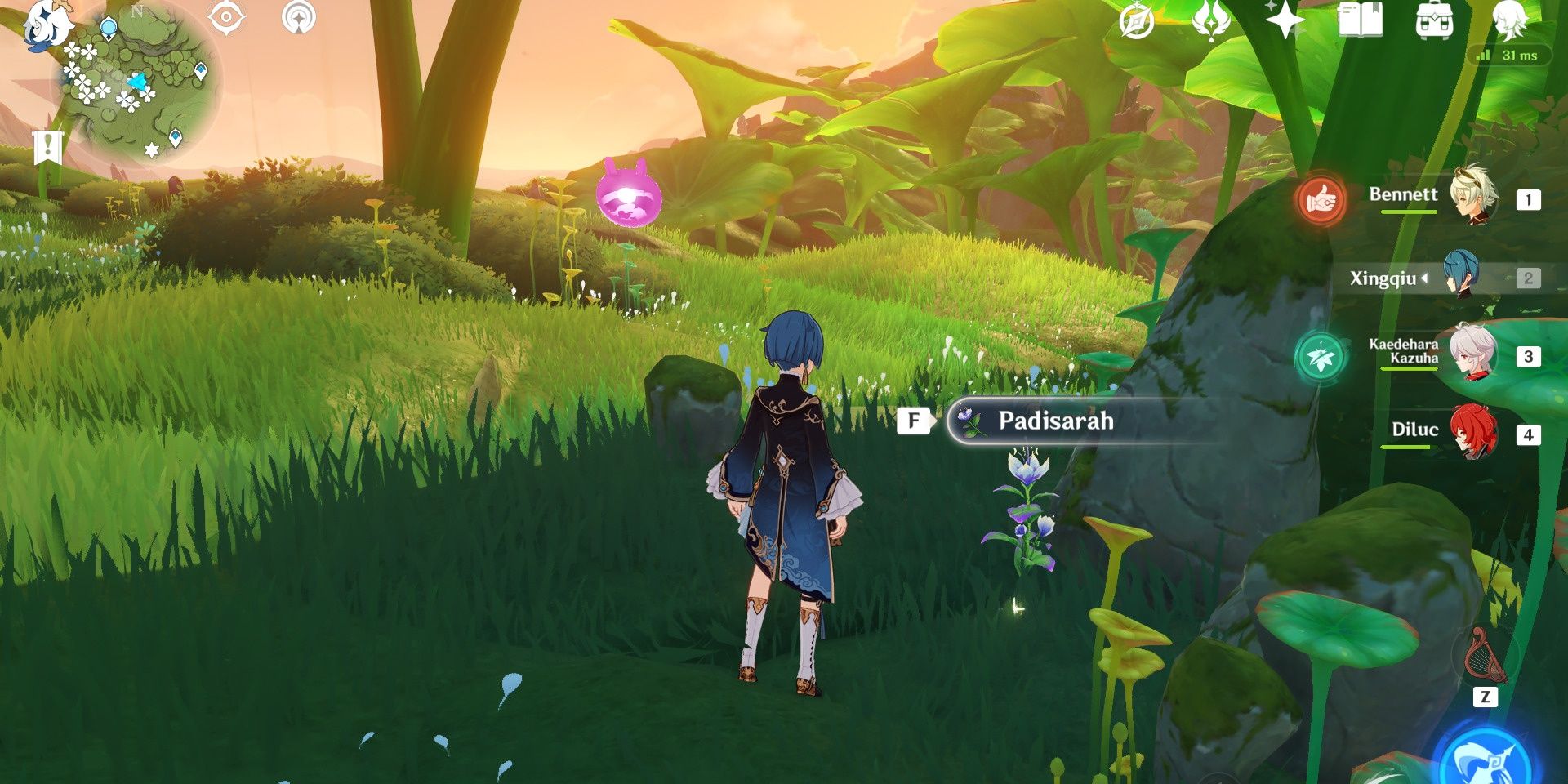This screenshot has width=1568, height=784.
Task: Open the quest log exclamation icon
Action: pos(48,147)
